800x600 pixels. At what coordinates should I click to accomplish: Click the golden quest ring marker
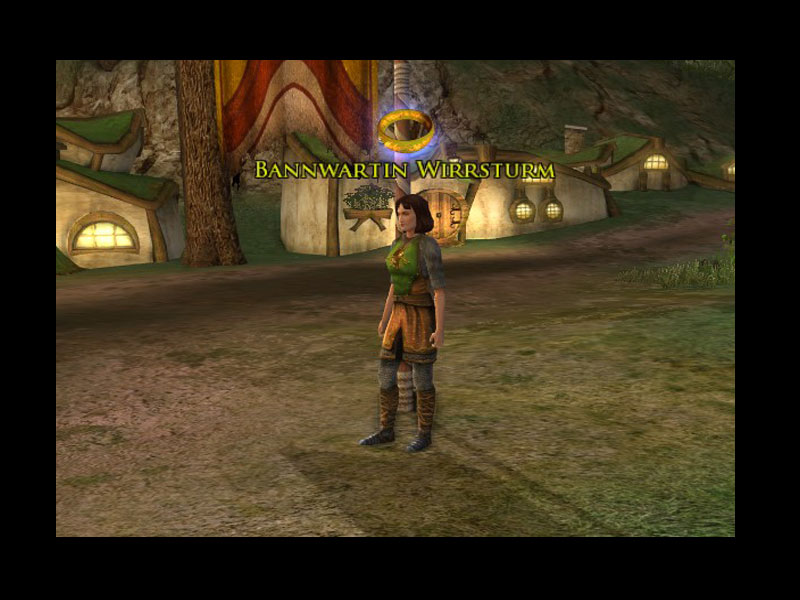coord(406,129)
